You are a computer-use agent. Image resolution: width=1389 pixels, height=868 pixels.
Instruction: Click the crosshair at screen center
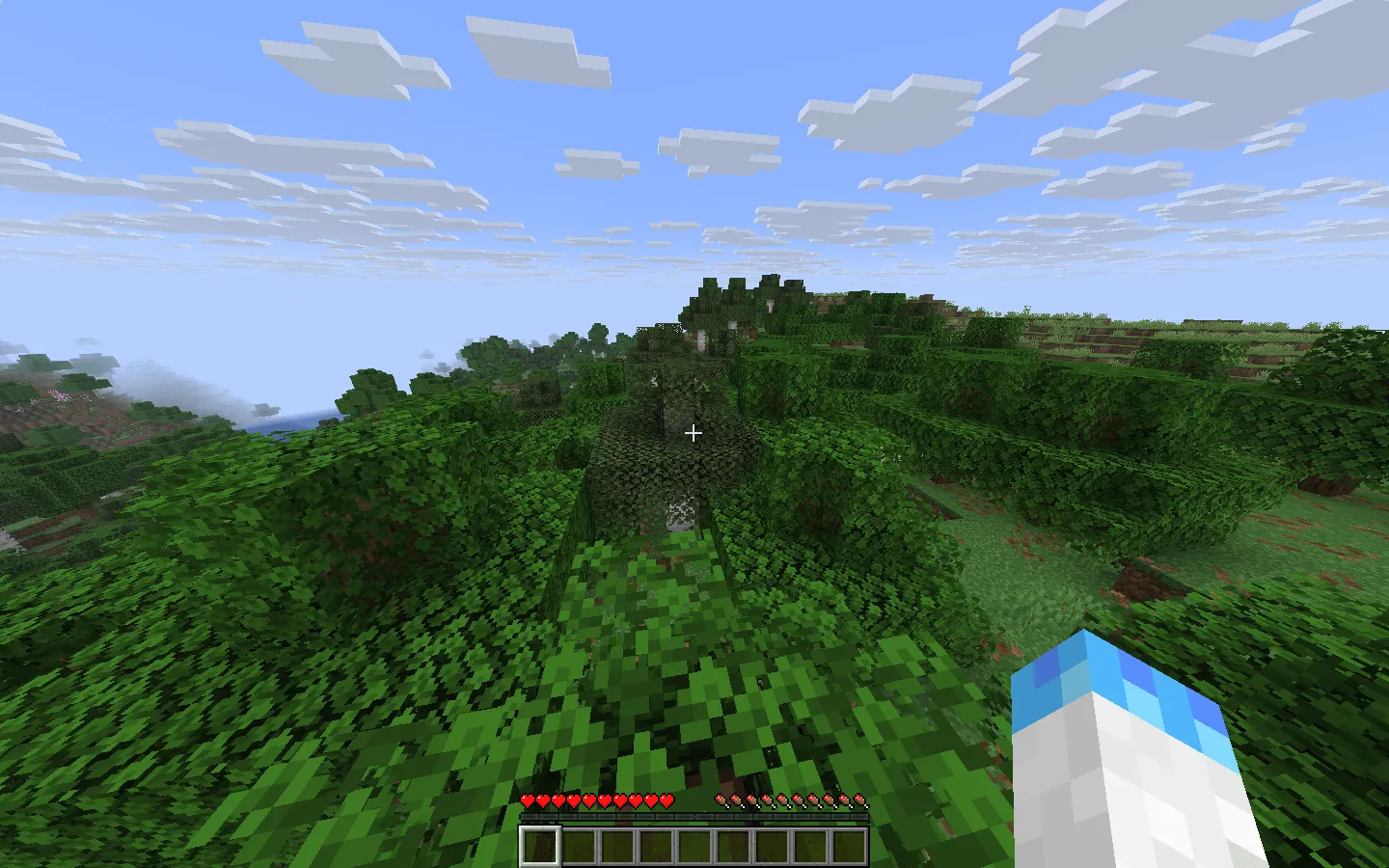(x=694, y=433)
